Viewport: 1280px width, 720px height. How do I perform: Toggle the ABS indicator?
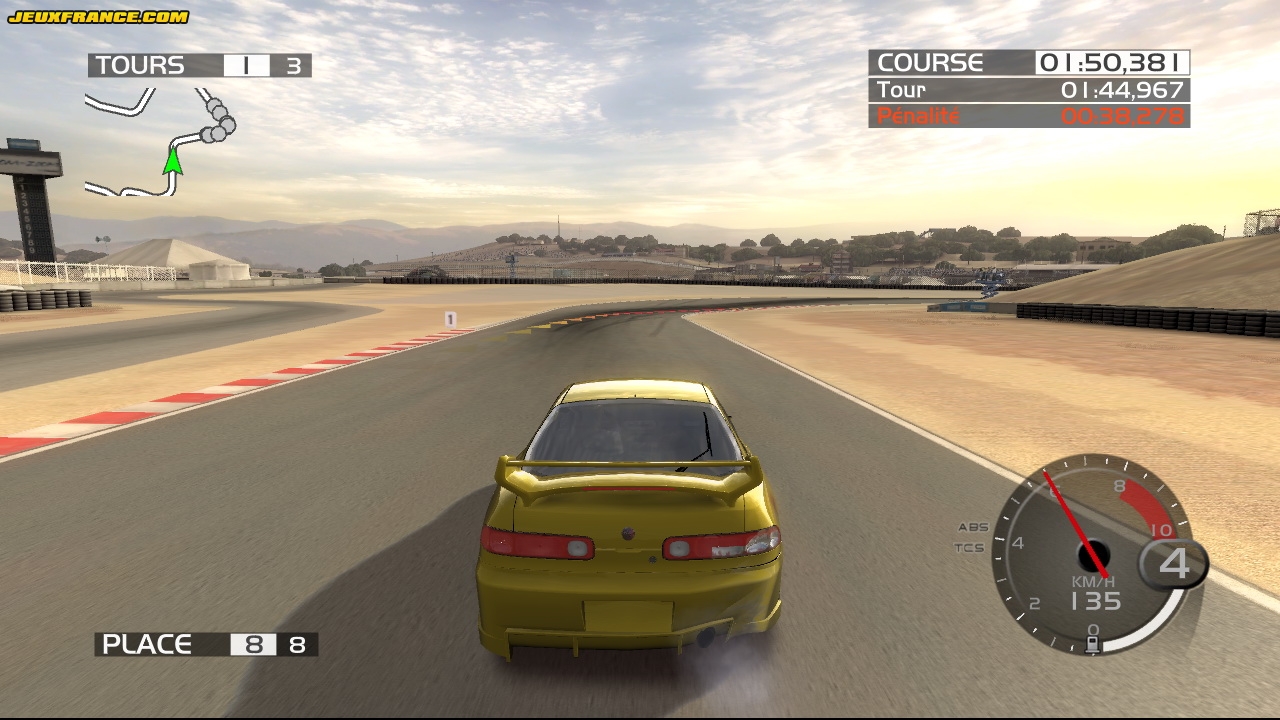[972, 527]
